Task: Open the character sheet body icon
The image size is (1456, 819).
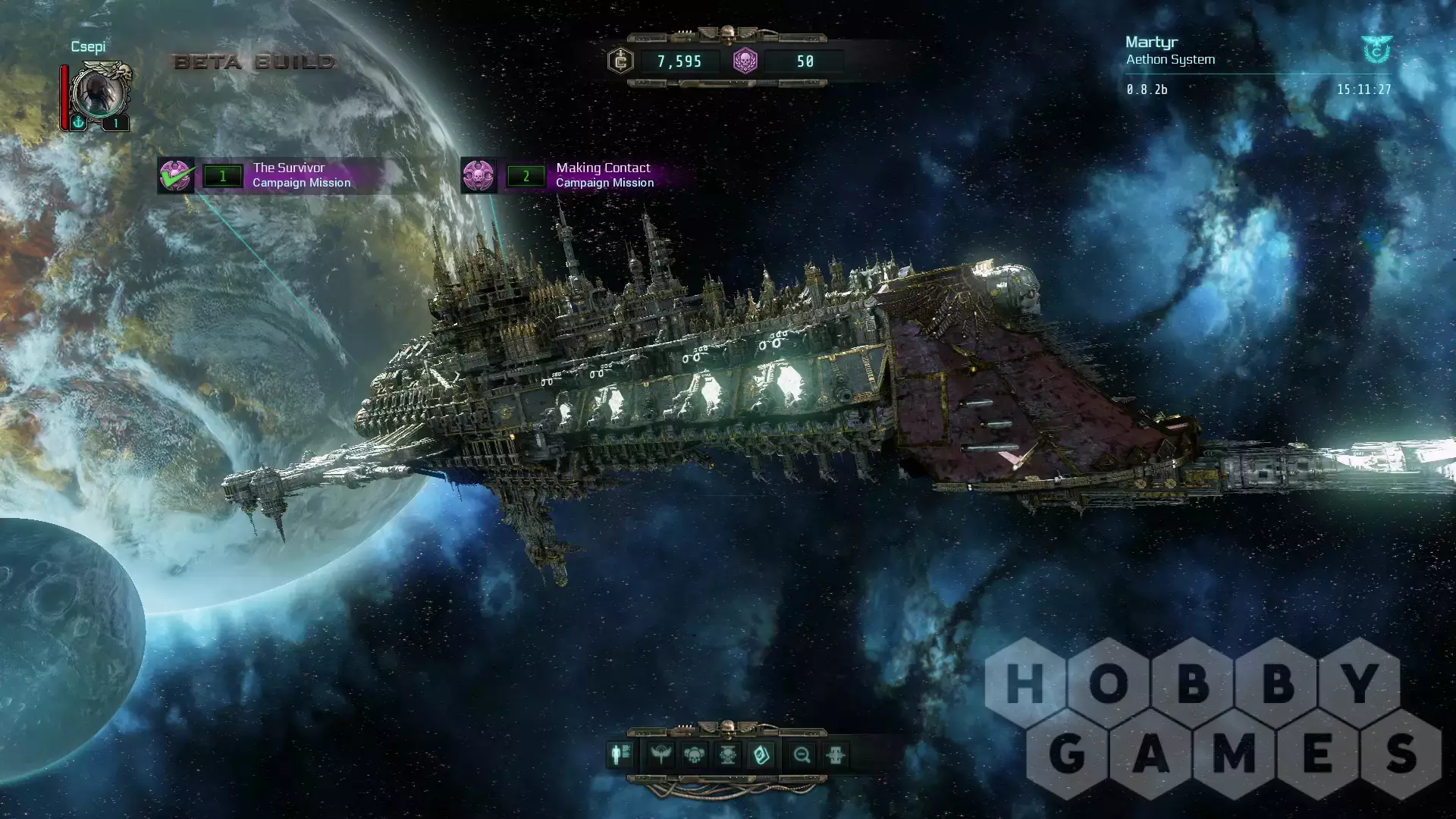Action: point(620,755)
